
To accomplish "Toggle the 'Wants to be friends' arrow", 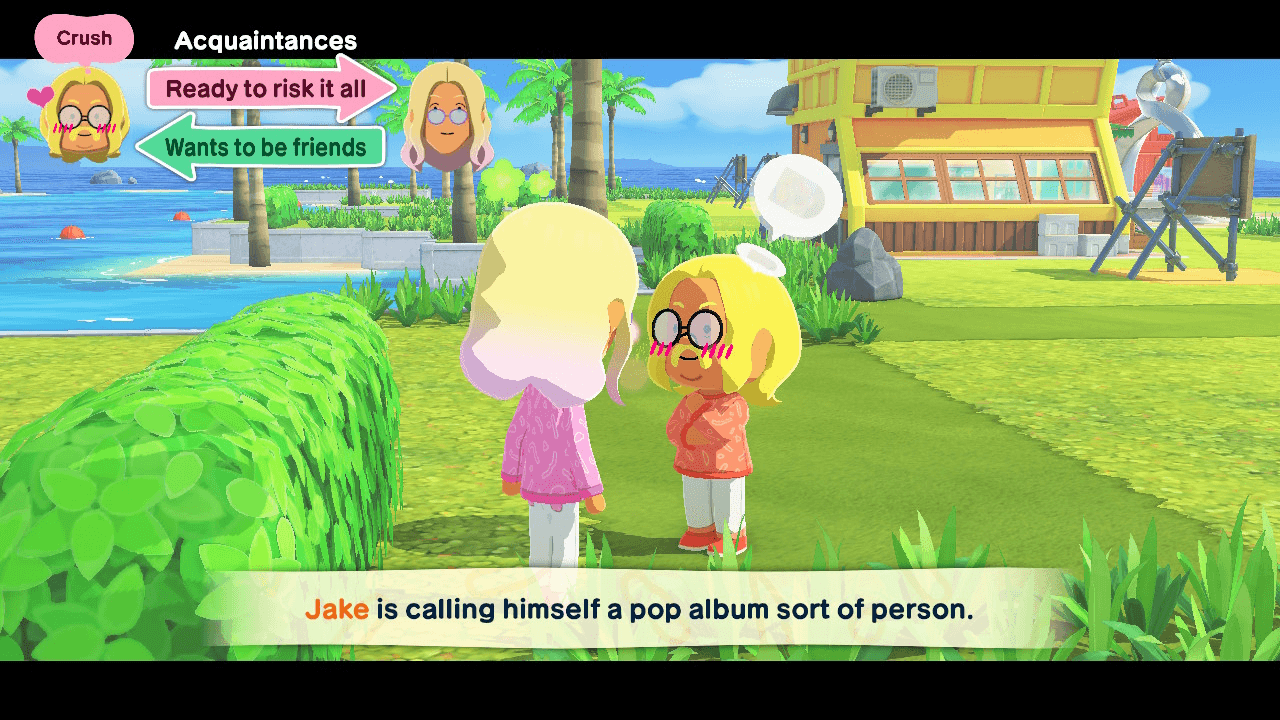I will [x=263, y=148].
